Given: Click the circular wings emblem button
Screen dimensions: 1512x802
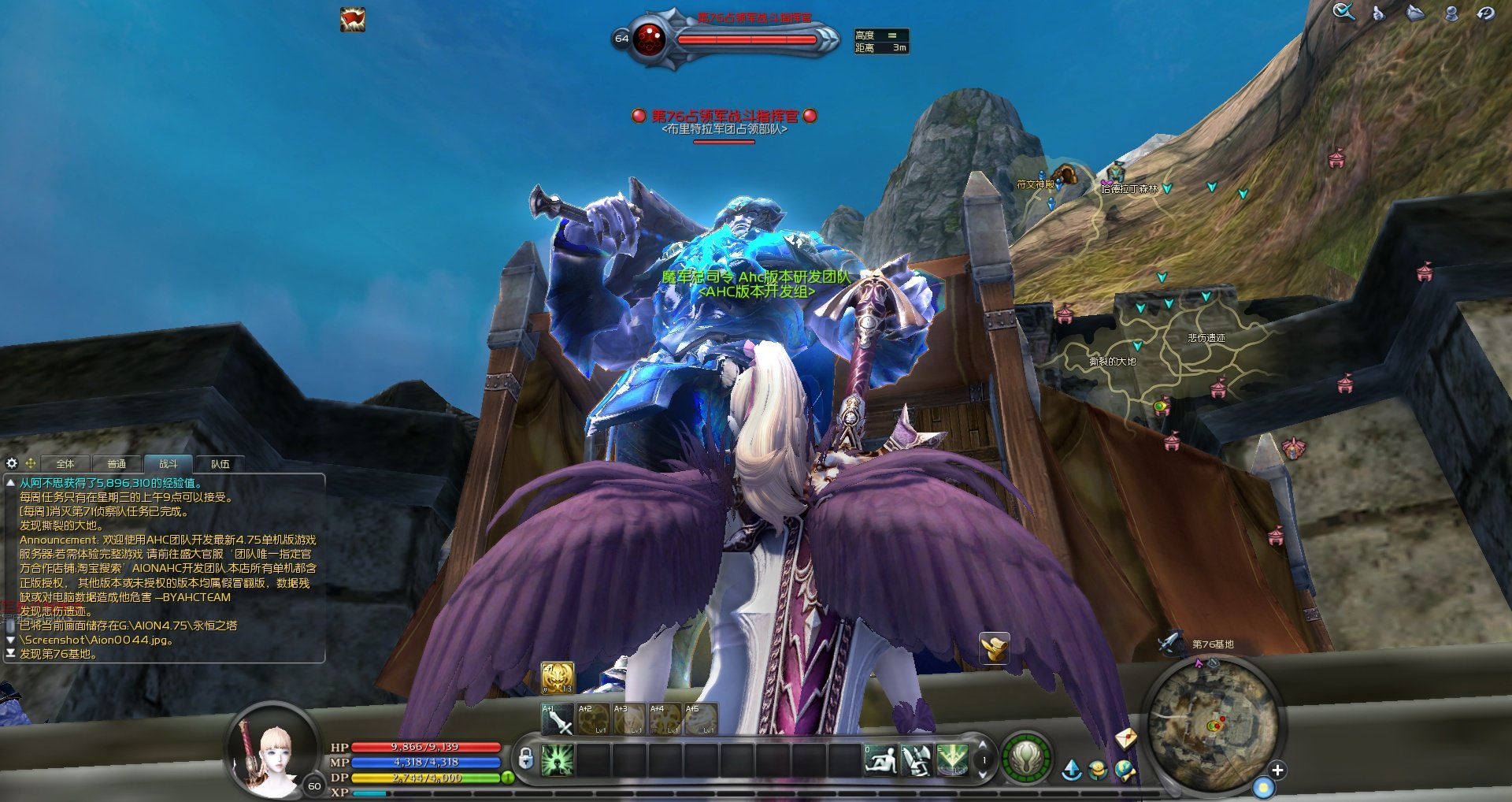Looking at the screenshot, I should tap(1026, 759).
